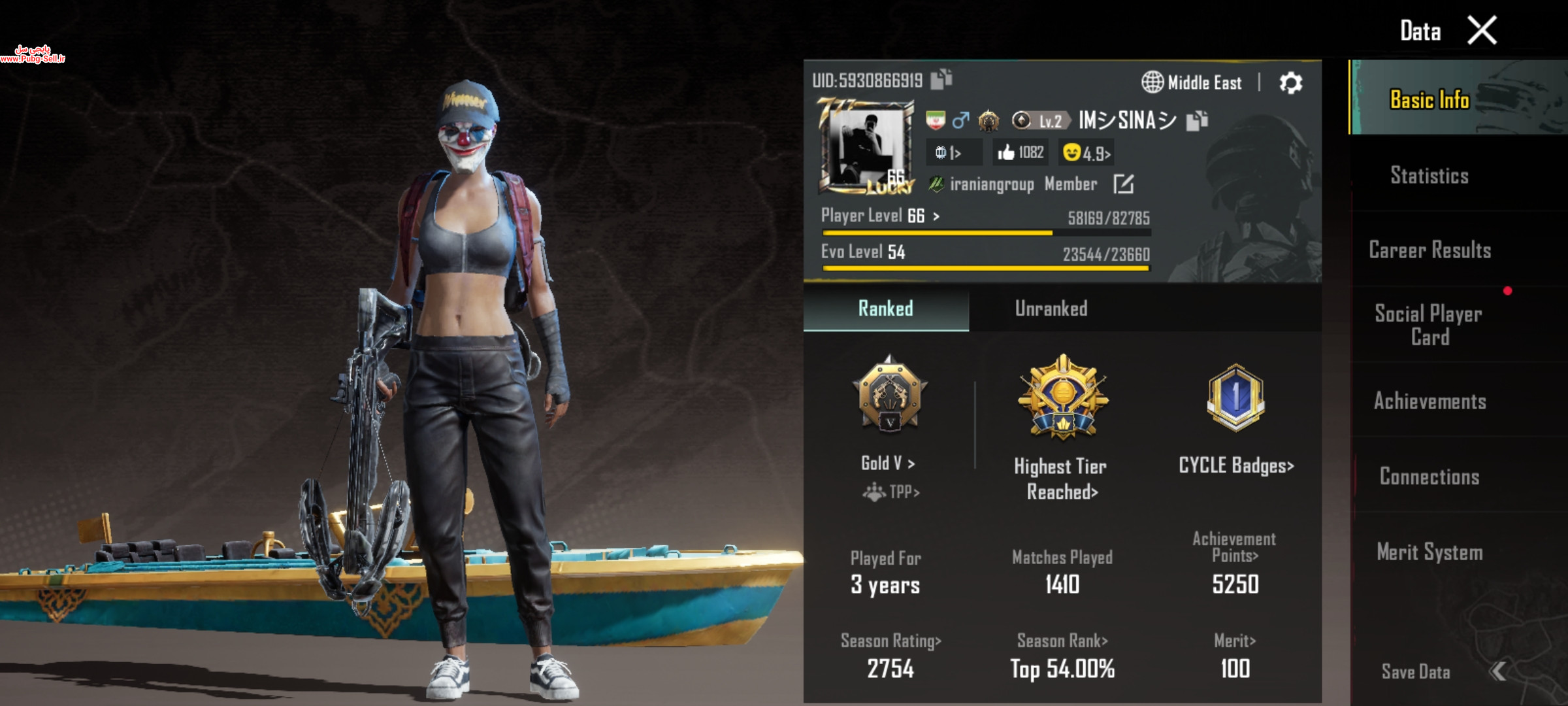Image resolution: width=1568 pixels, height=706 pixels.
Task: Open the CYCLE Badges
Action: tap(1235, 465)
